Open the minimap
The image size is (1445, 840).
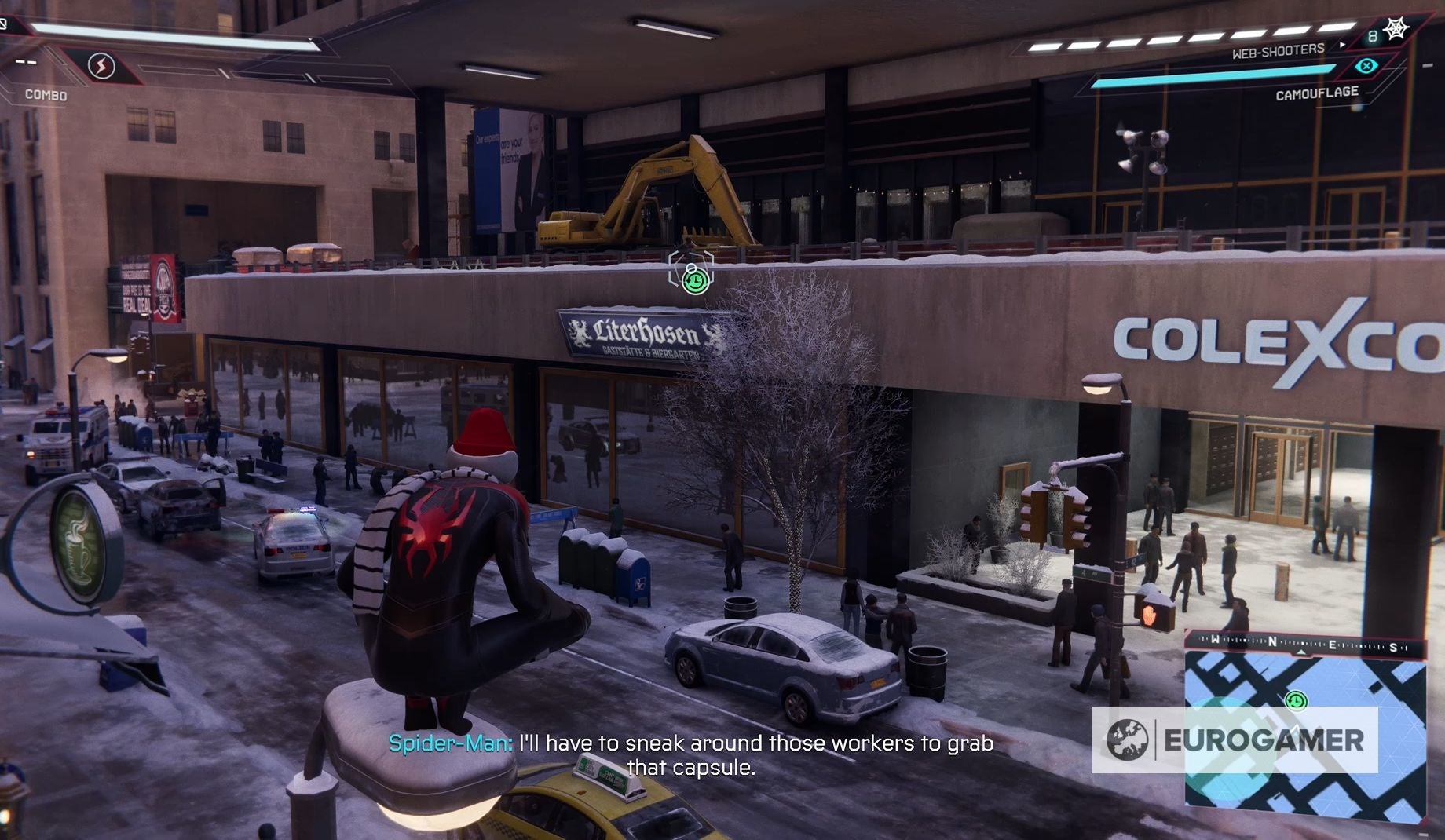pos(1304,730)
